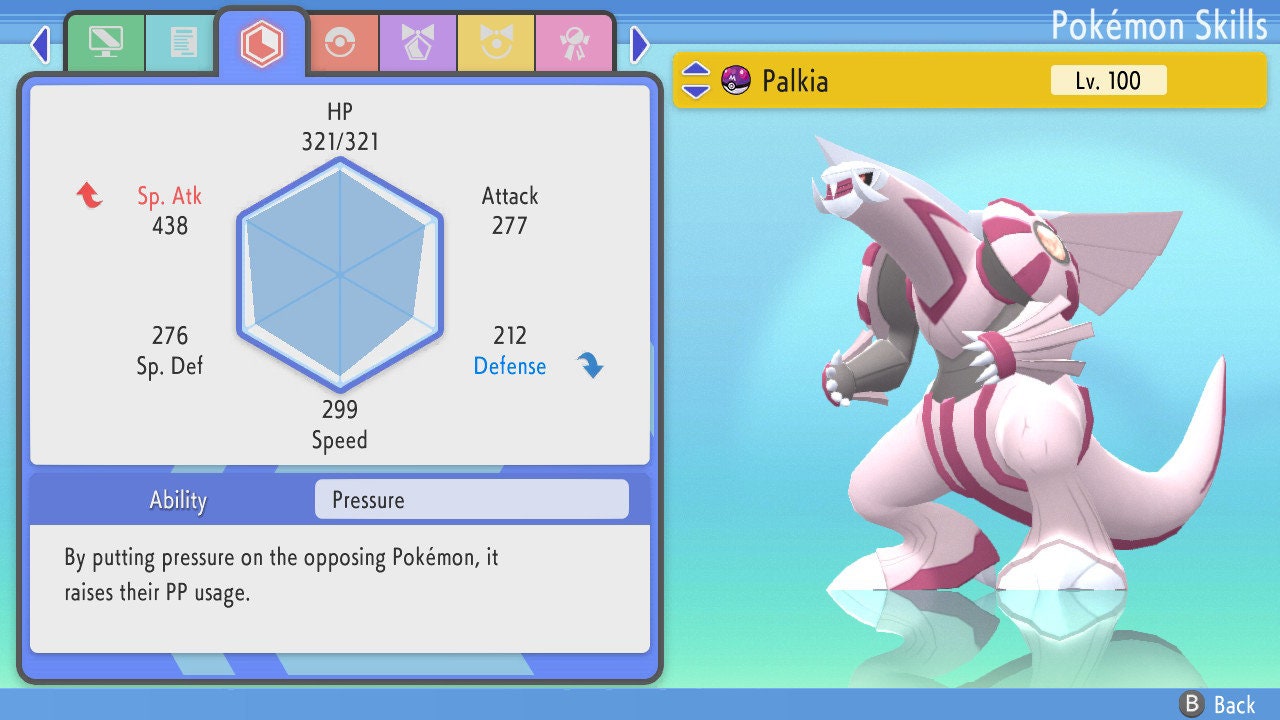Select the Pressure ability field

[x=471, y=500]
